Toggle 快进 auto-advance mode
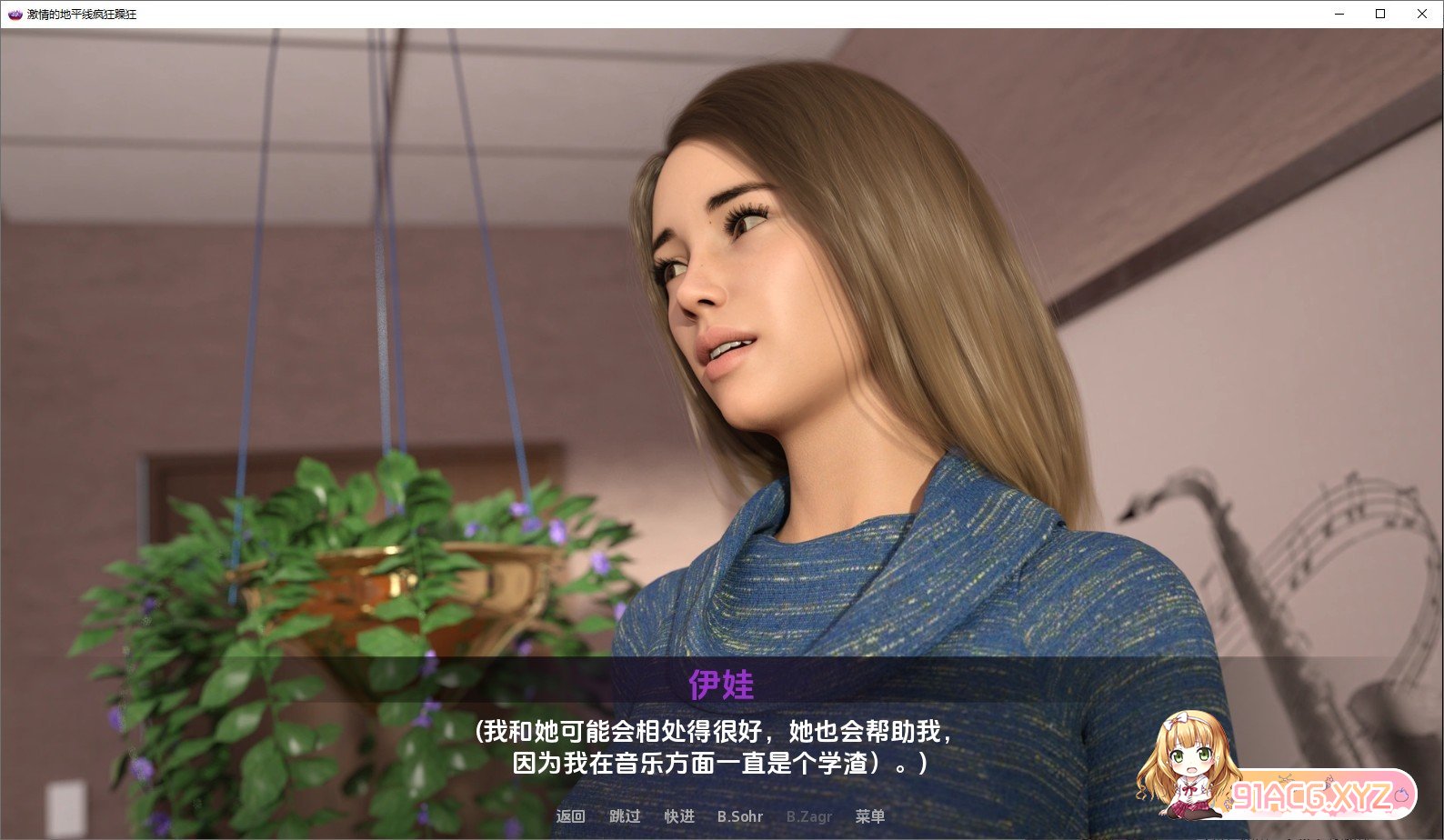This screenshot has height=840, width=1444. [679, 816]
